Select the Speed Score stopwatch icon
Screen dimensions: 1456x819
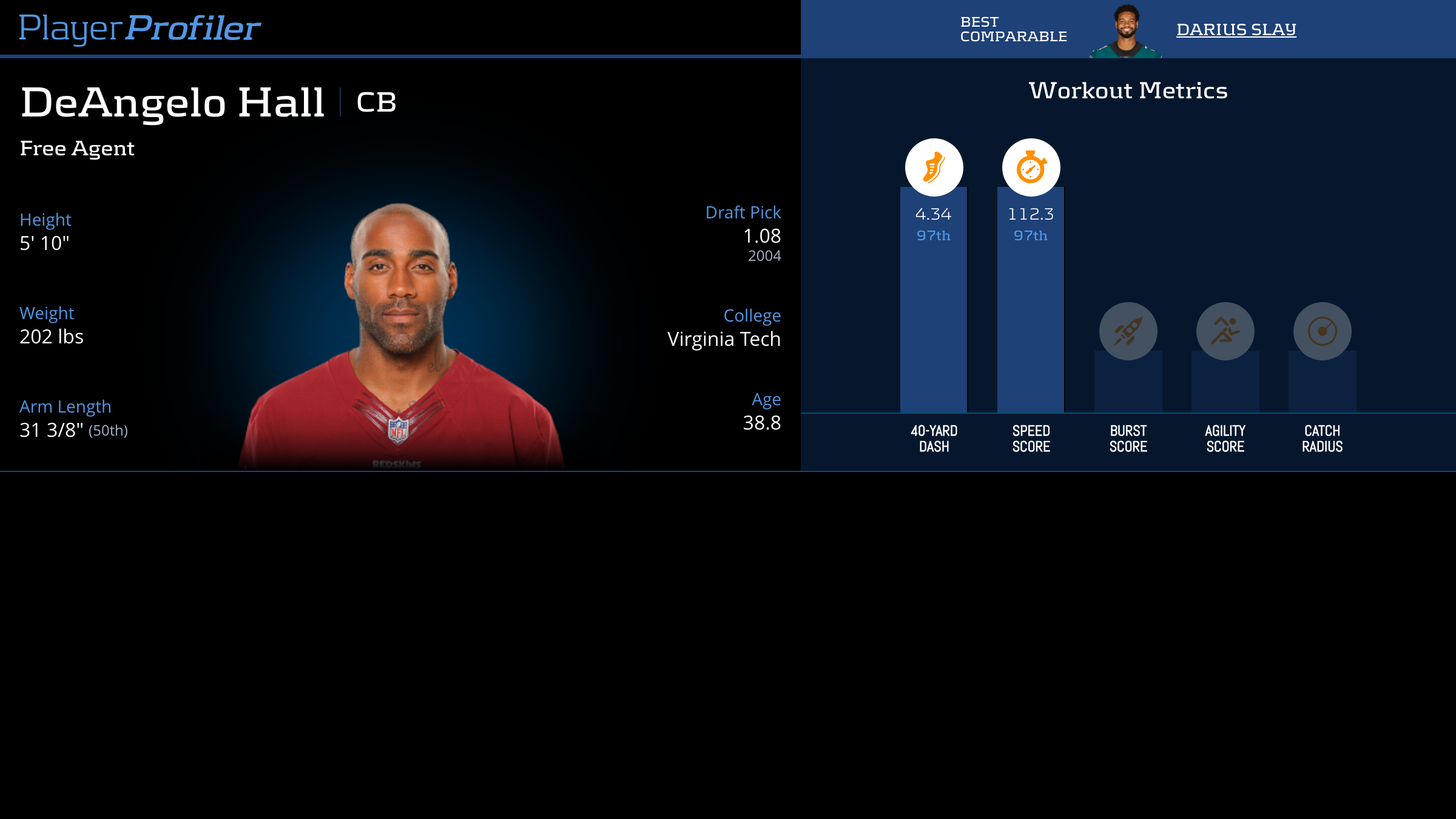tap(1031, 167)
